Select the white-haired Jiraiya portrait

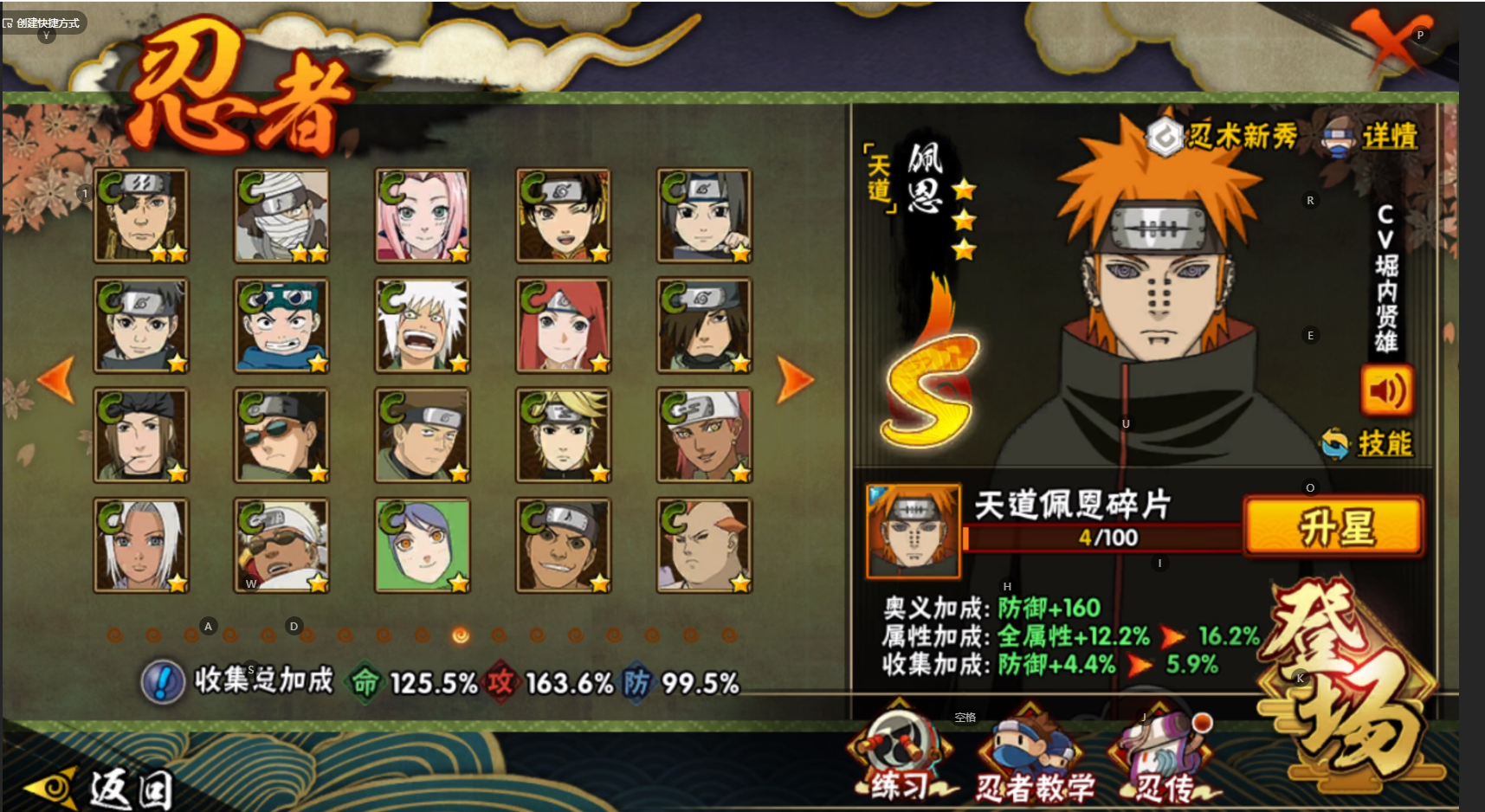(423, 325)
